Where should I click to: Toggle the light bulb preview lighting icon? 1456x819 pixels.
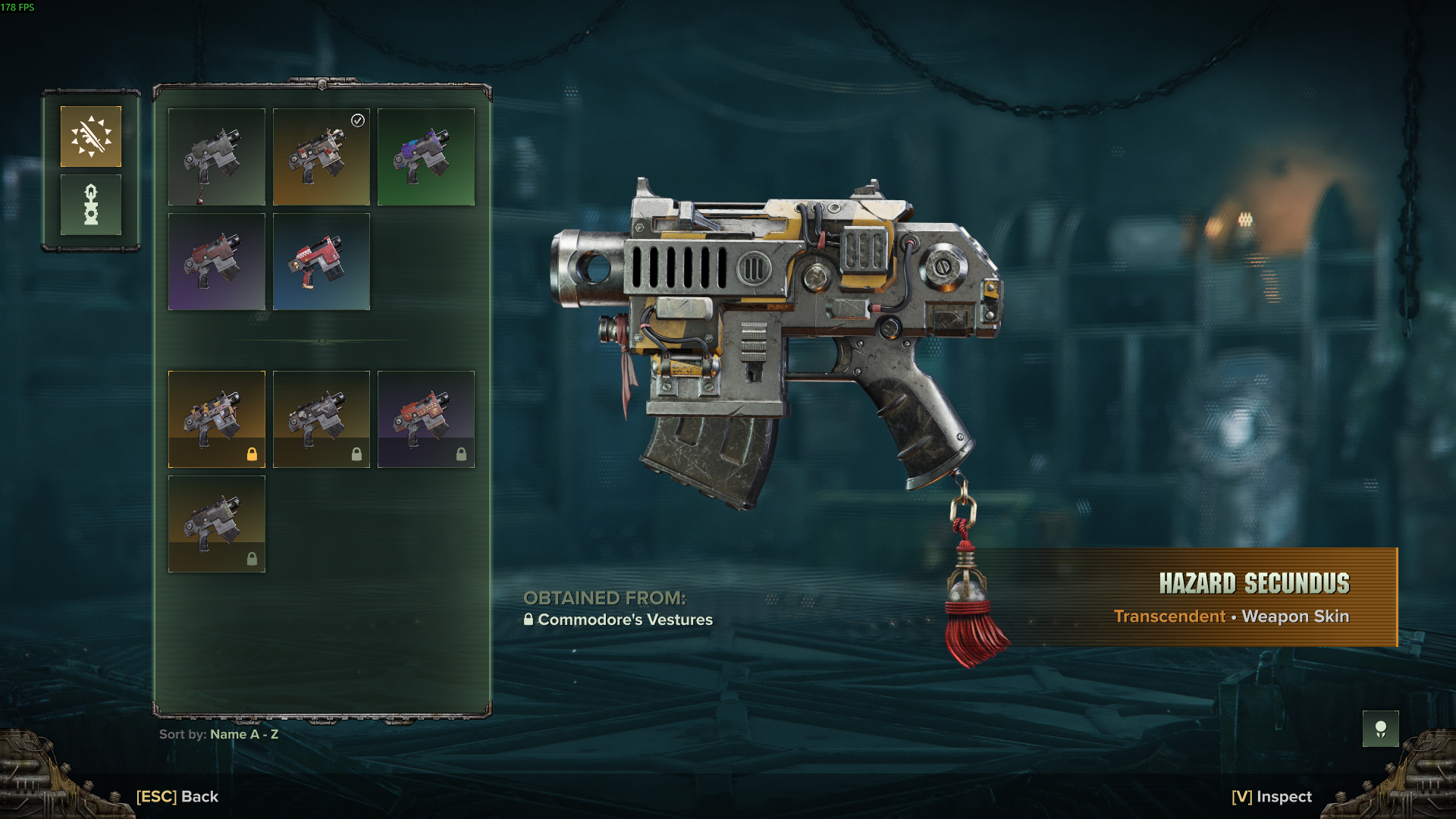[1380, 729]
